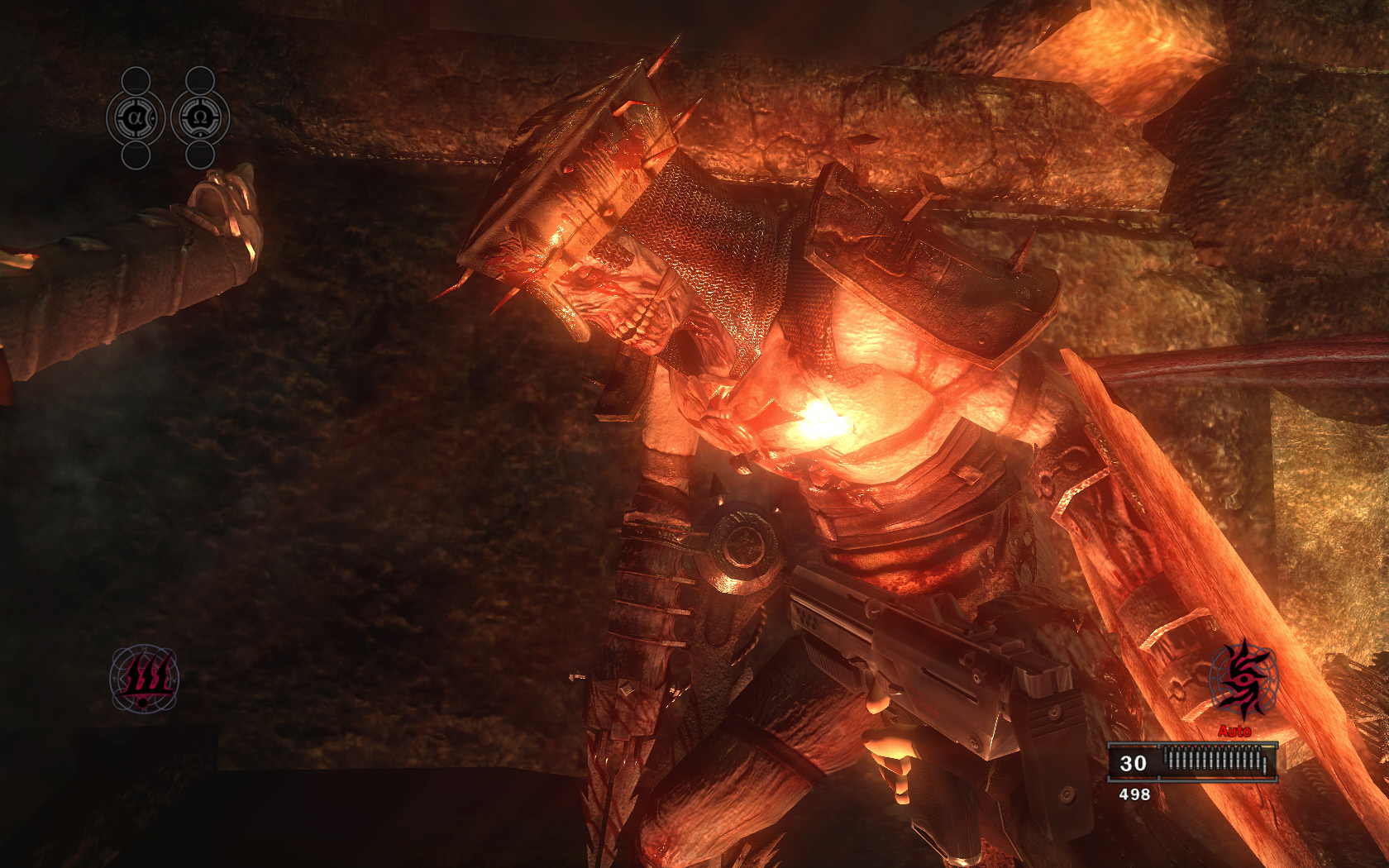1389x868 pixels.
Task: Select the Omega symbol power icon
Action: 200,118
